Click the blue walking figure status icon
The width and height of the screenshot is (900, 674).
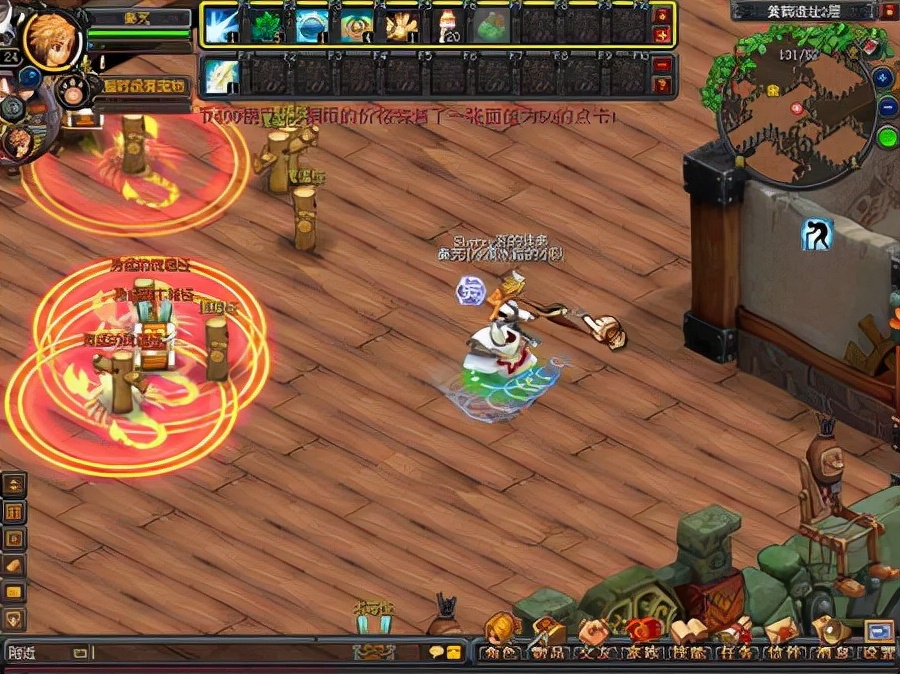tap(817, 234)
